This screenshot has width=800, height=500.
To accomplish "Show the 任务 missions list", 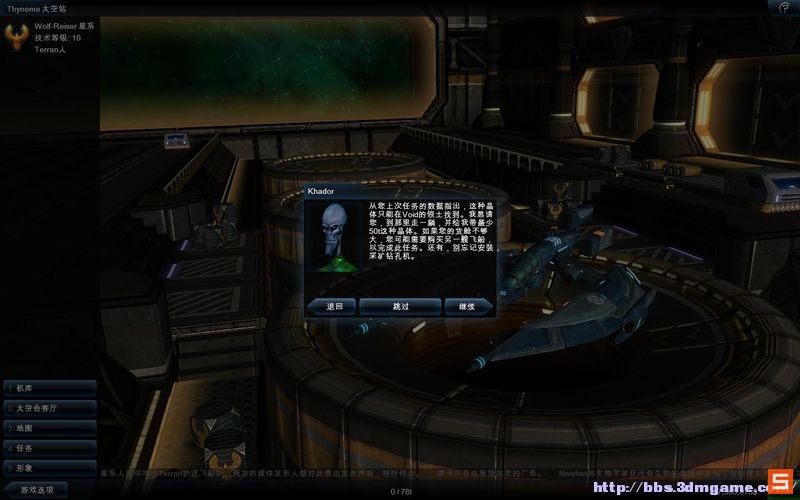I will [x=49, y=448].
